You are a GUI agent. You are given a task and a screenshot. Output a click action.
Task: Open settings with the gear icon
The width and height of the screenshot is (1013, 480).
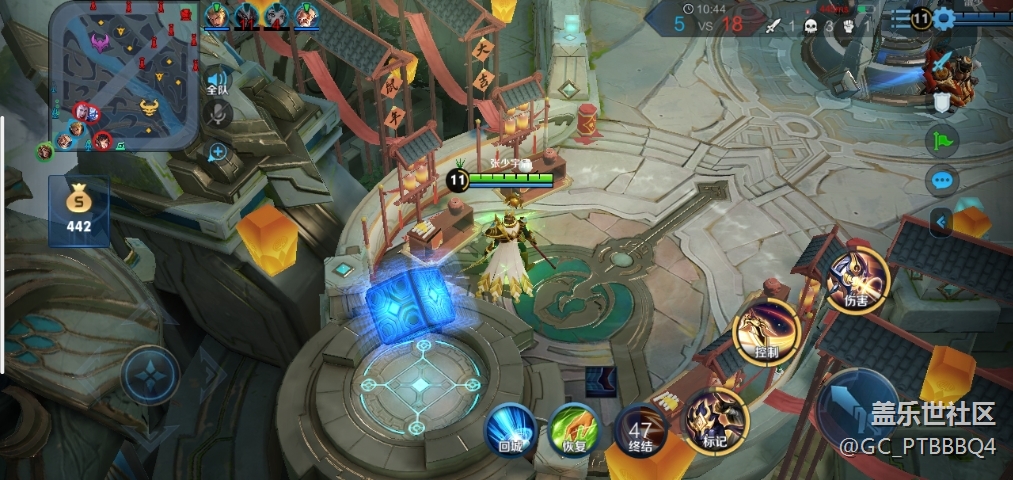(x=945, y=18)
